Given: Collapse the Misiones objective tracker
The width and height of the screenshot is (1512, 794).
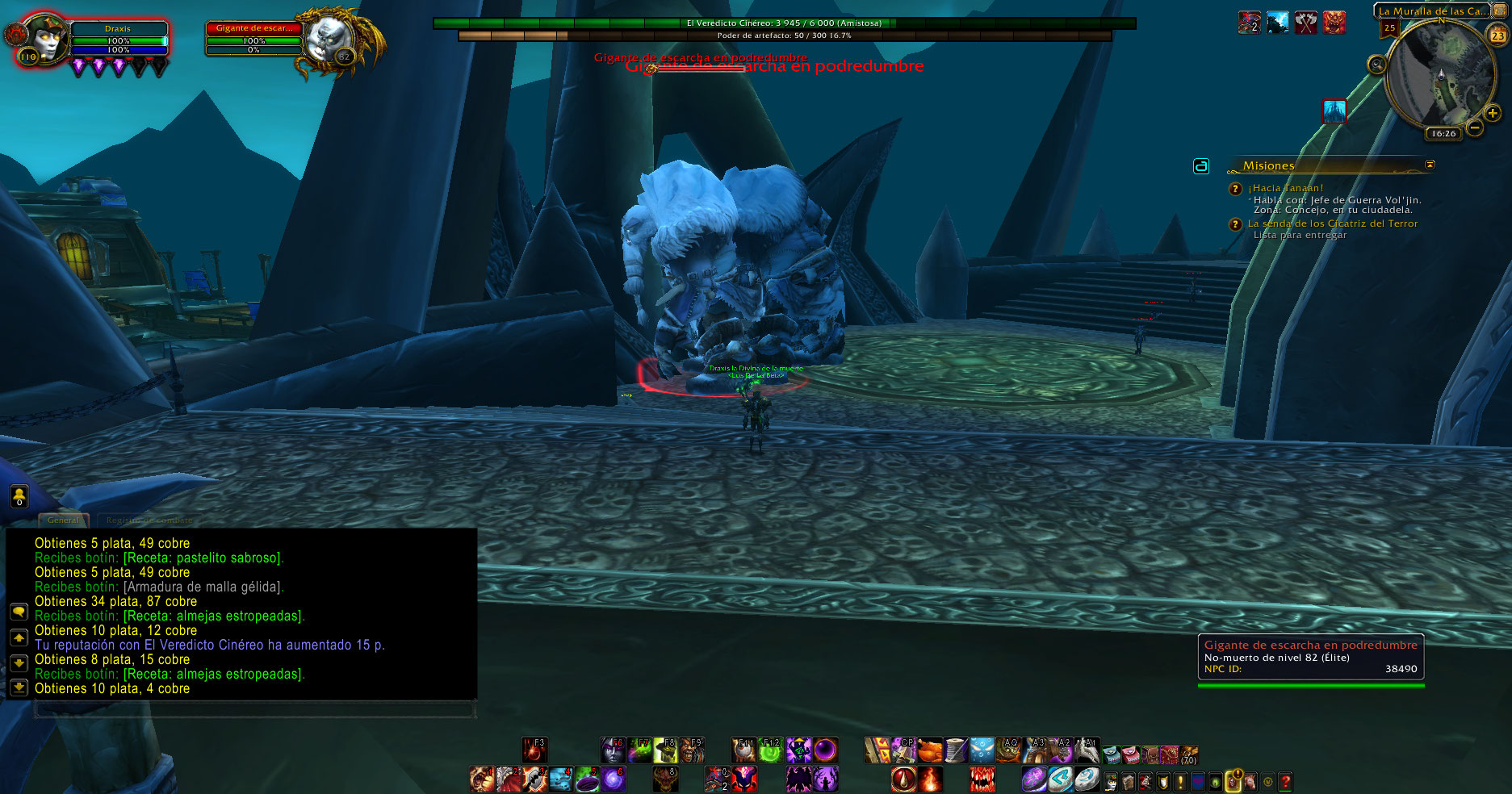Looking at the screenshot, I should (1430, 165).
